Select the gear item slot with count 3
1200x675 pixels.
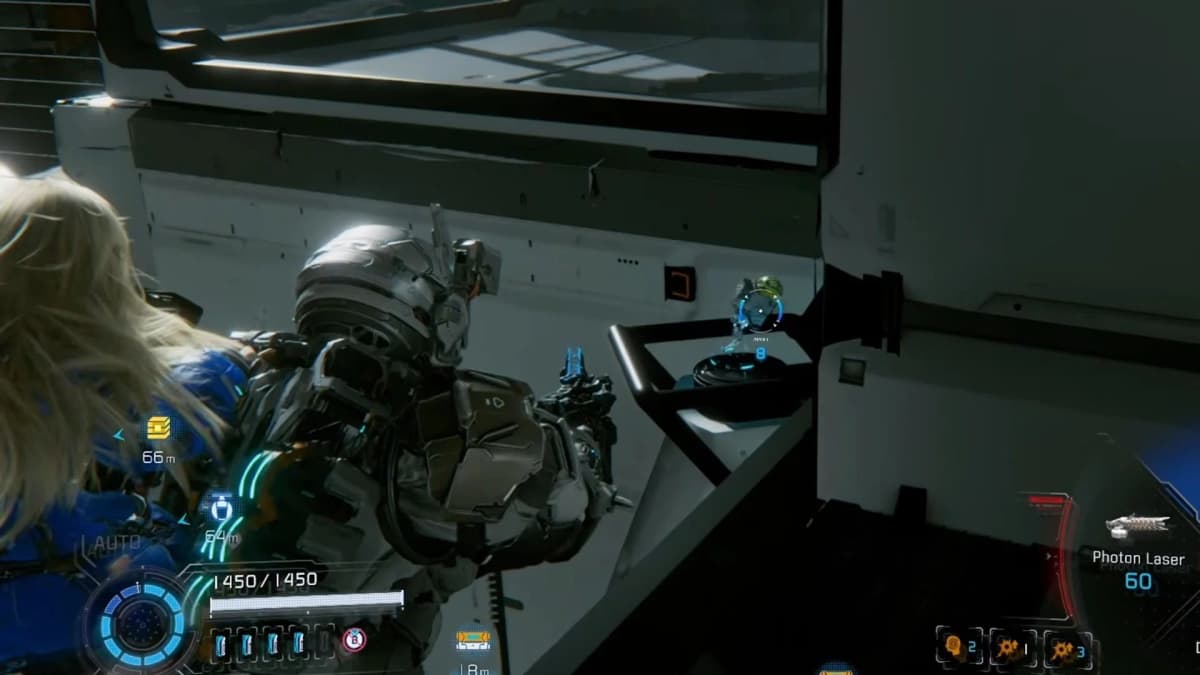[1067, 647]
